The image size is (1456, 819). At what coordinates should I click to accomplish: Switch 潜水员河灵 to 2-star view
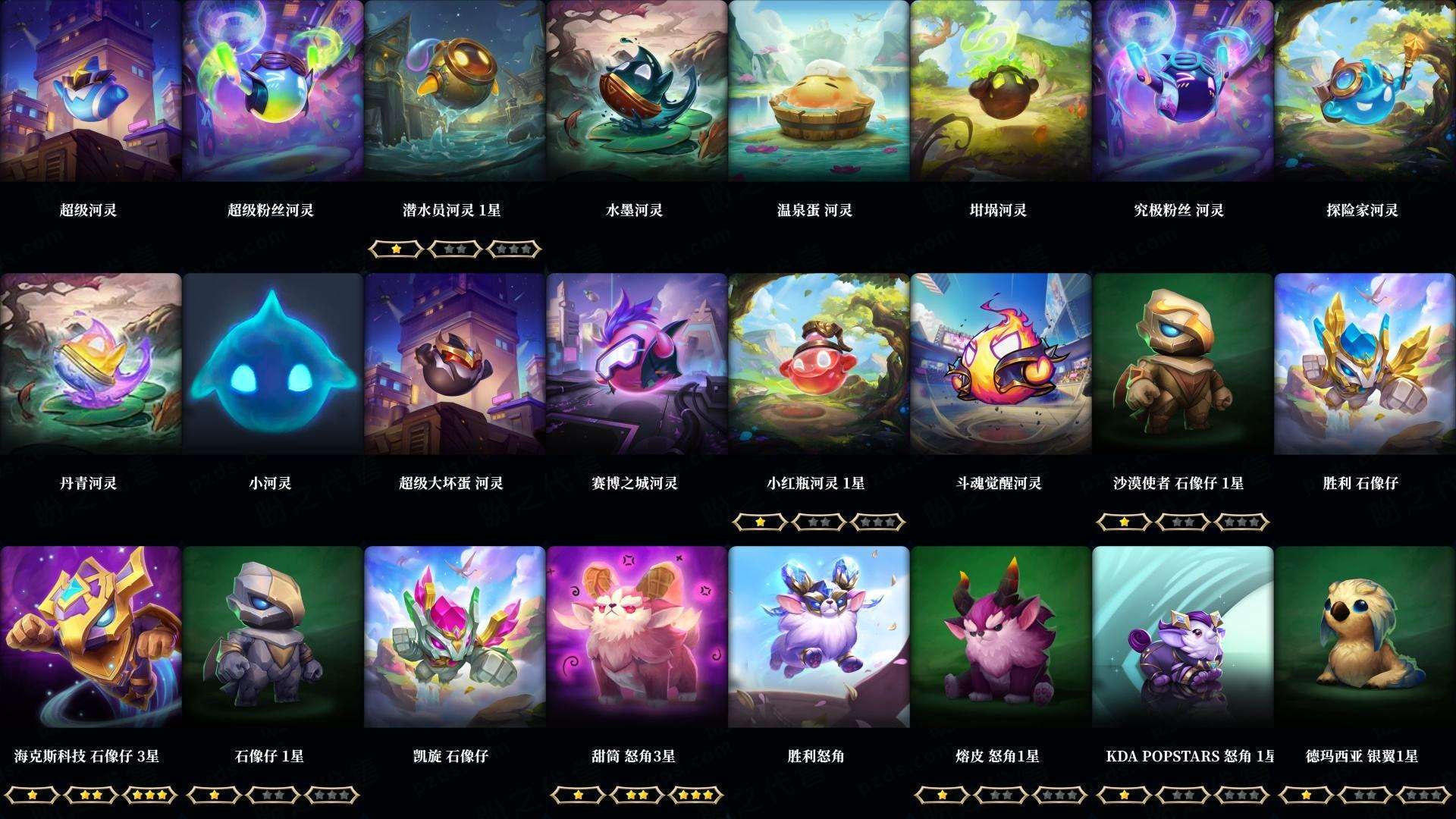(x=455, y=249)
